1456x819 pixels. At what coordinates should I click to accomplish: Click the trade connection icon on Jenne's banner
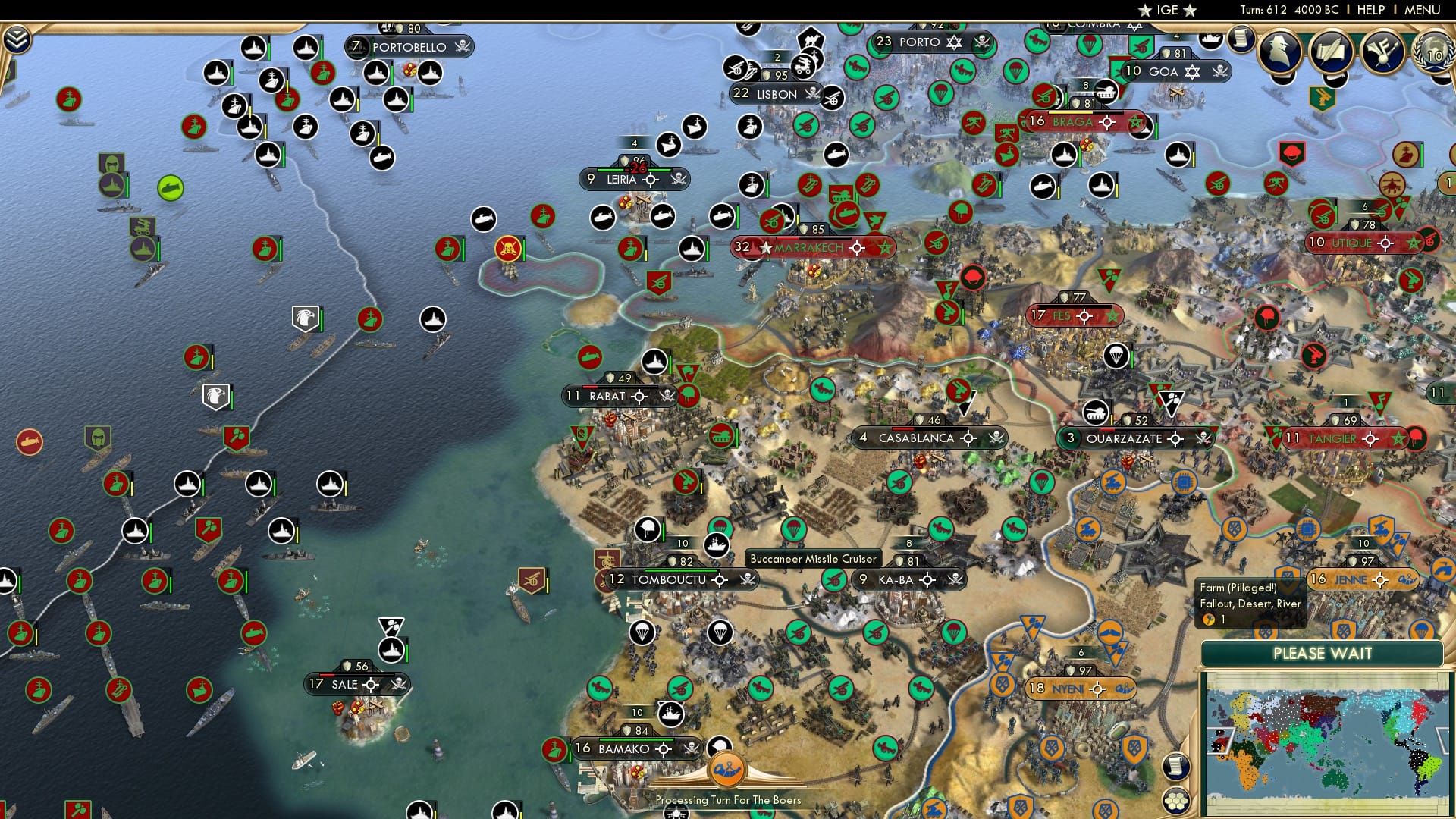click(1407, 579)
